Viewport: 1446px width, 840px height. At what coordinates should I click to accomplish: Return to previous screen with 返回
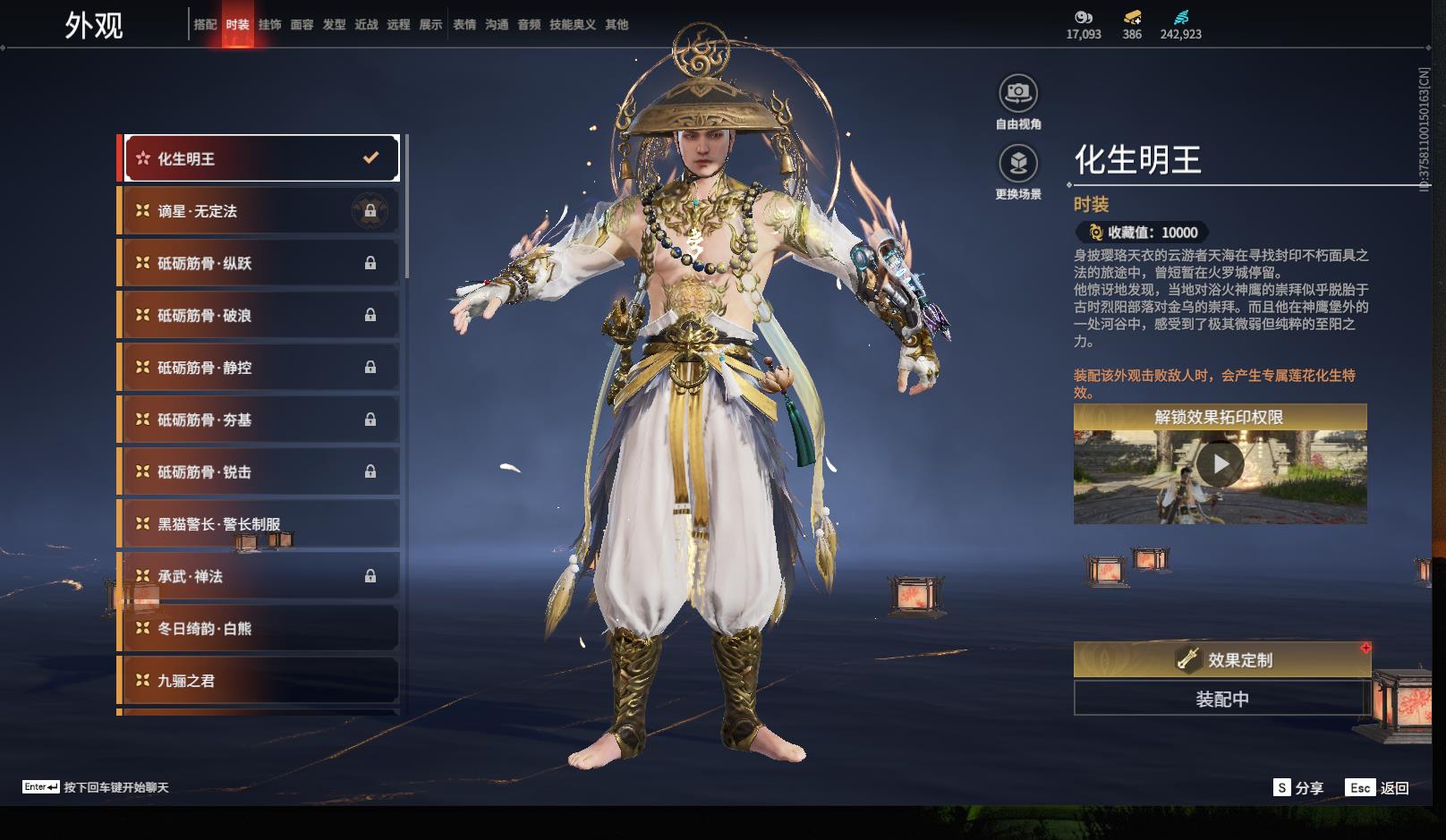tap(1378, 788)
